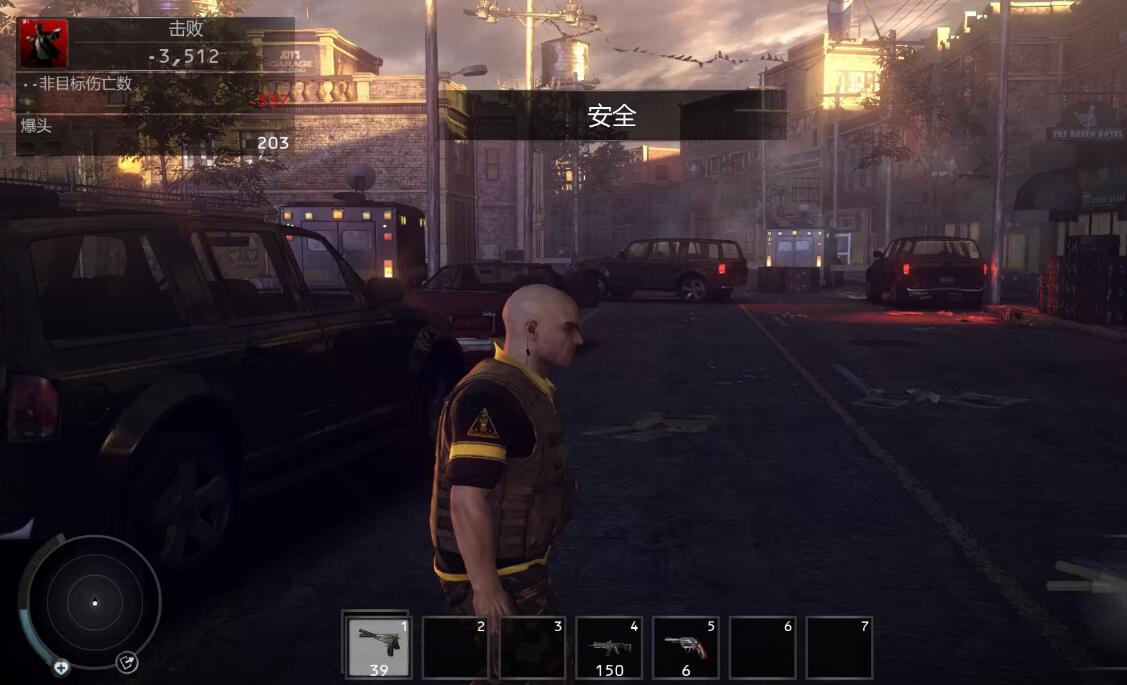Select empty weapon slot 2
The height and width of the screenshot is (685, 1127).
[455, 647]
